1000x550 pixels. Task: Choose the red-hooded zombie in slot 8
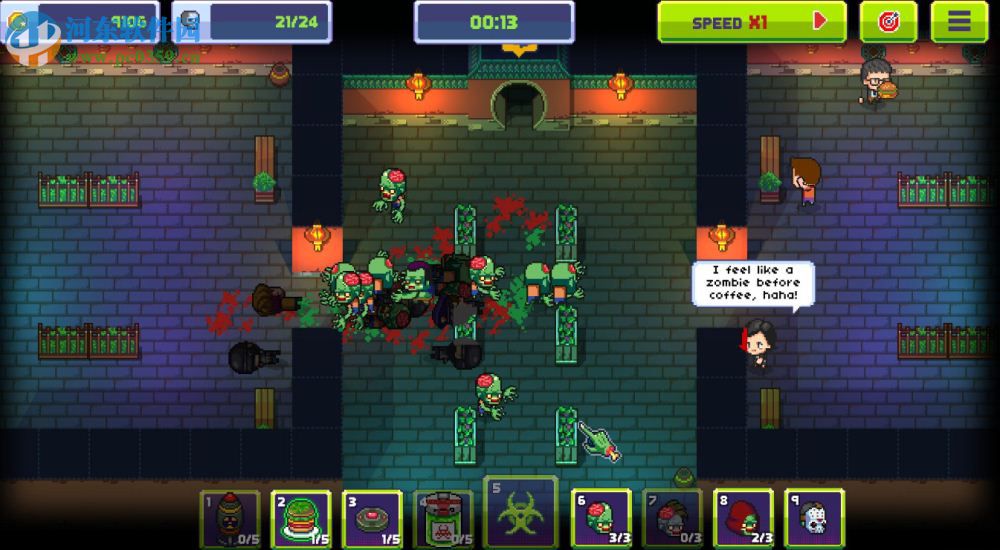click(743, 518)
